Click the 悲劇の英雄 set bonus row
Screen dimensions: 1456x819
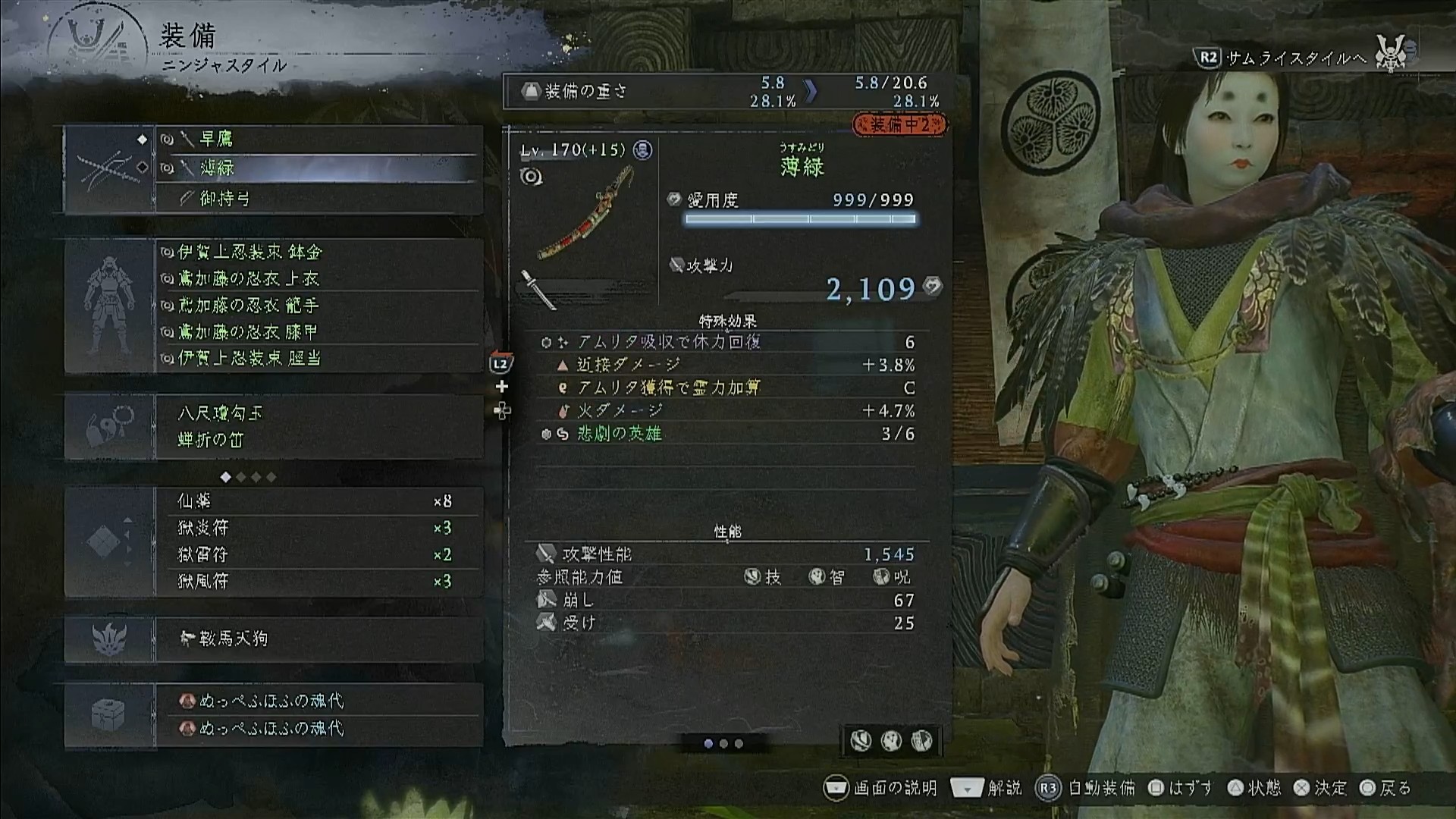(726, 434)
